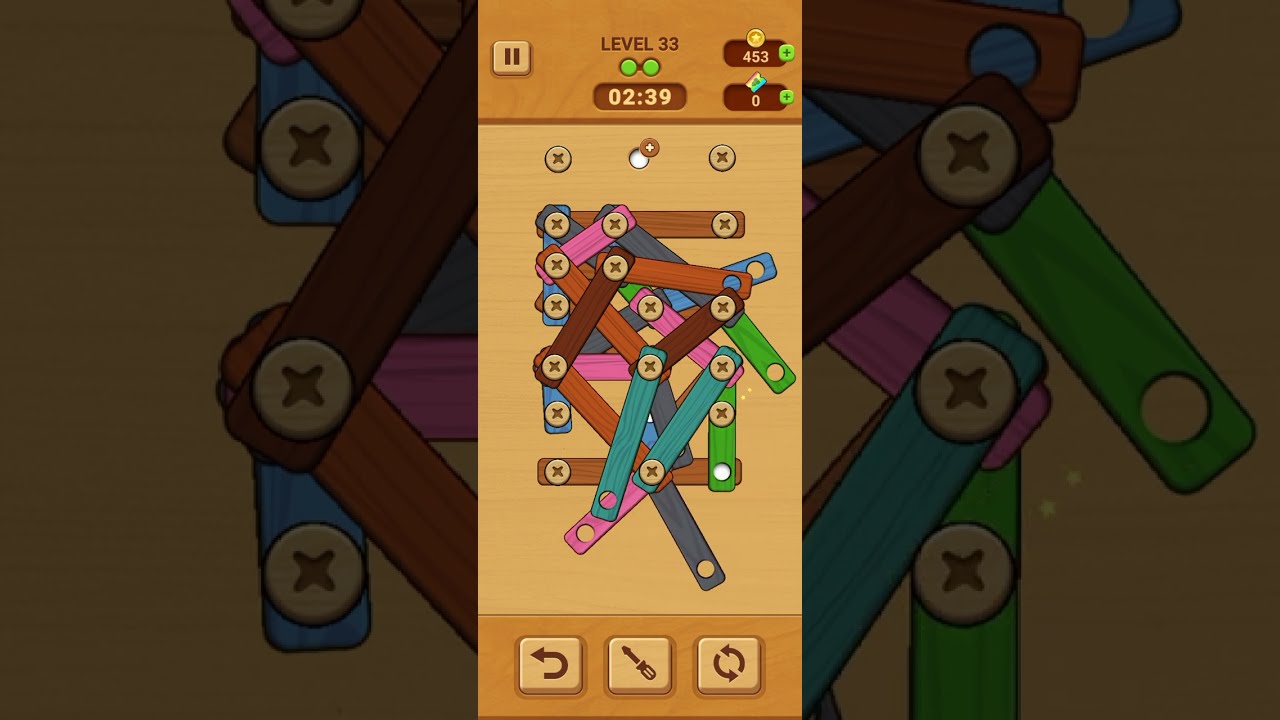1280x720 pixels.
Task: Tap the screwdriver booster tool
Action: tap(640, 663)
